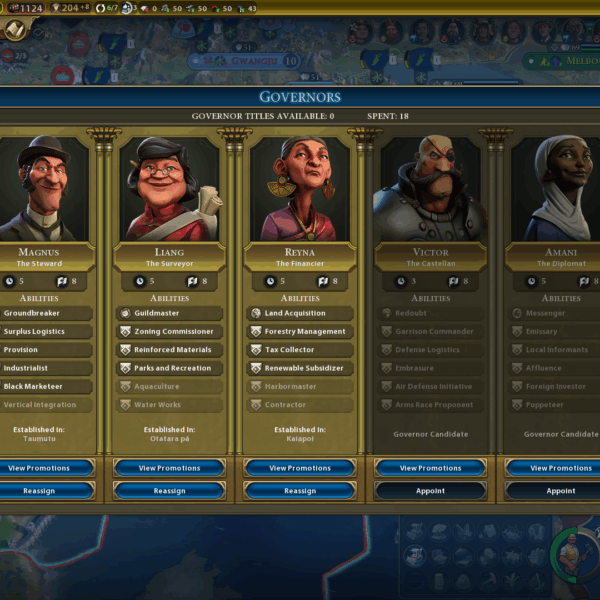Open Liang's View Promotions button
This screenshot has width=600, height=600.
coord(169,468)
